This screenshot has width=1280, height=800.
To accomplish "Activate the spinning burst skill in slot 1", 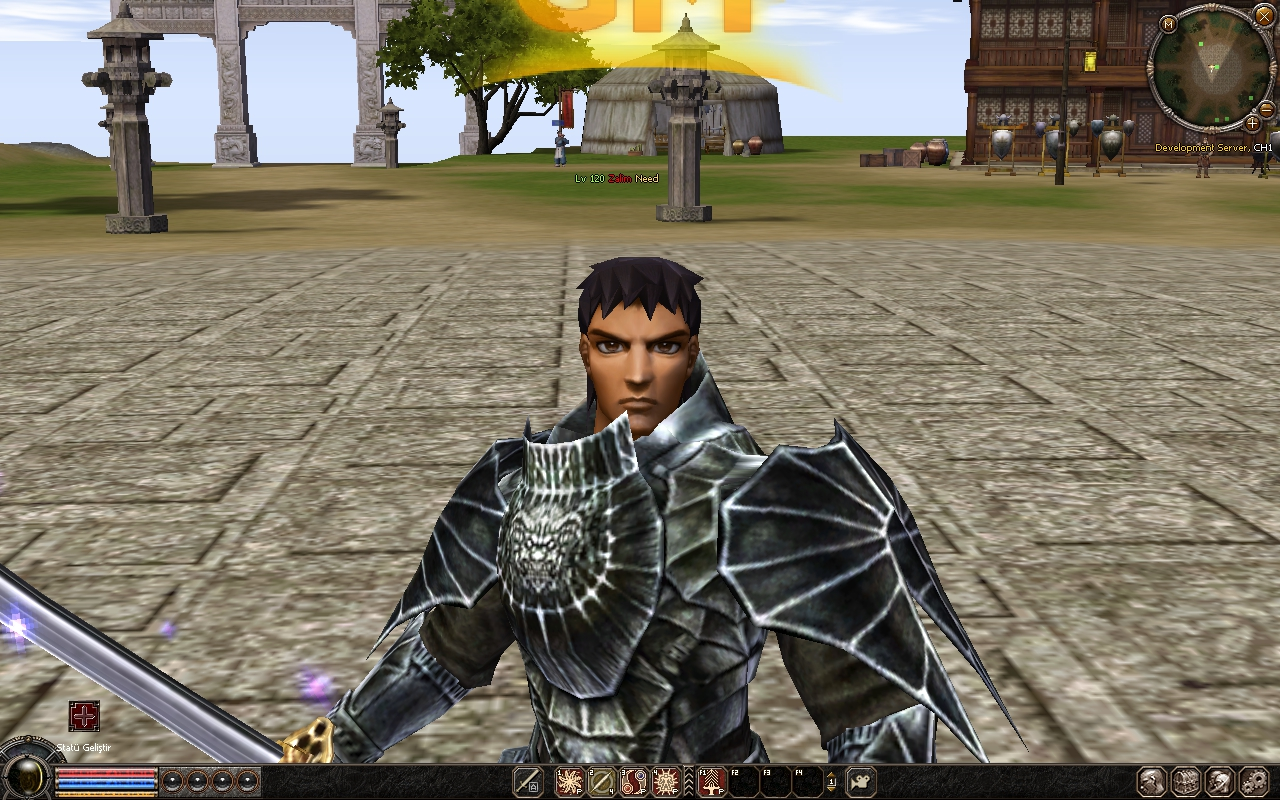I will coord(569,782).
